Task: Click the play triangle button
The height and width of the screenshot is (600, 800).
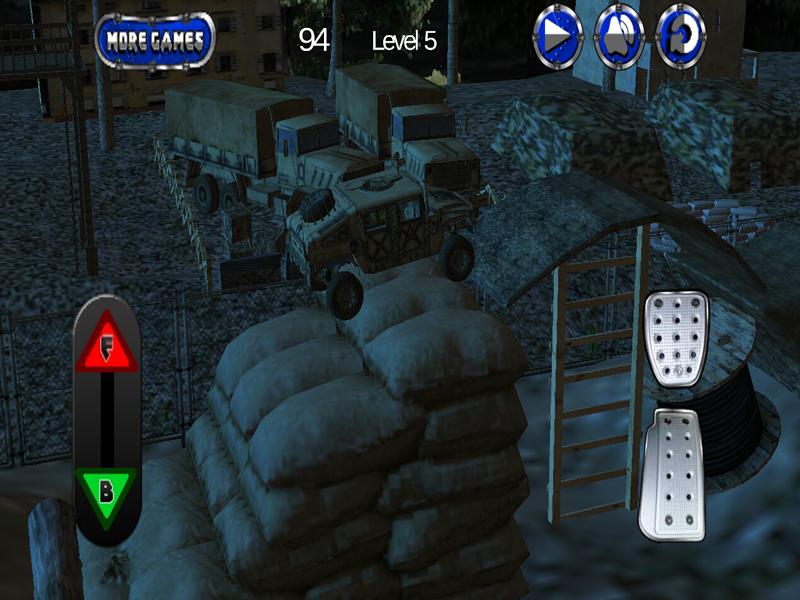Action: [x=557, y=37]
